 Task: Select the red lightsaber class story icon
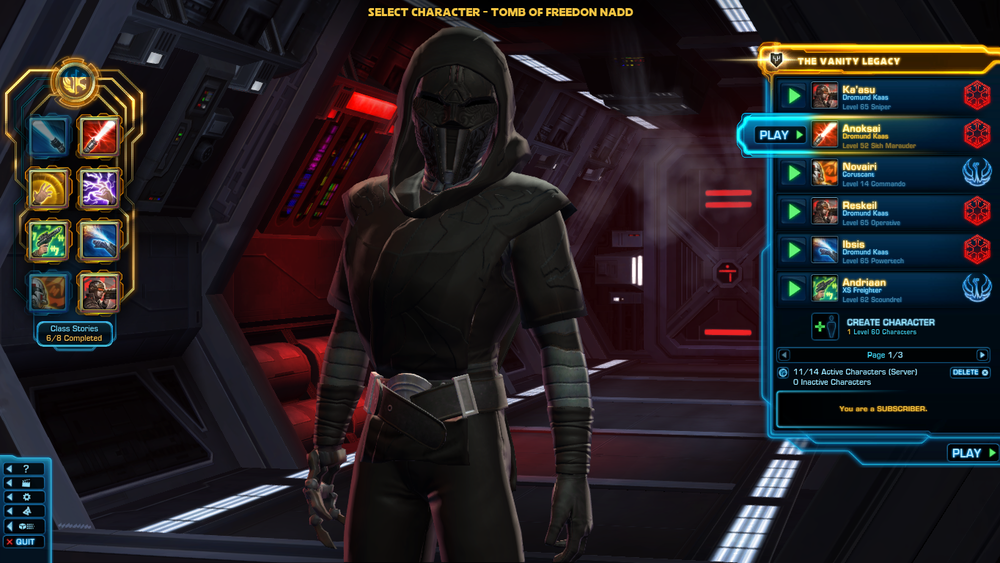(x=99, y=136)
